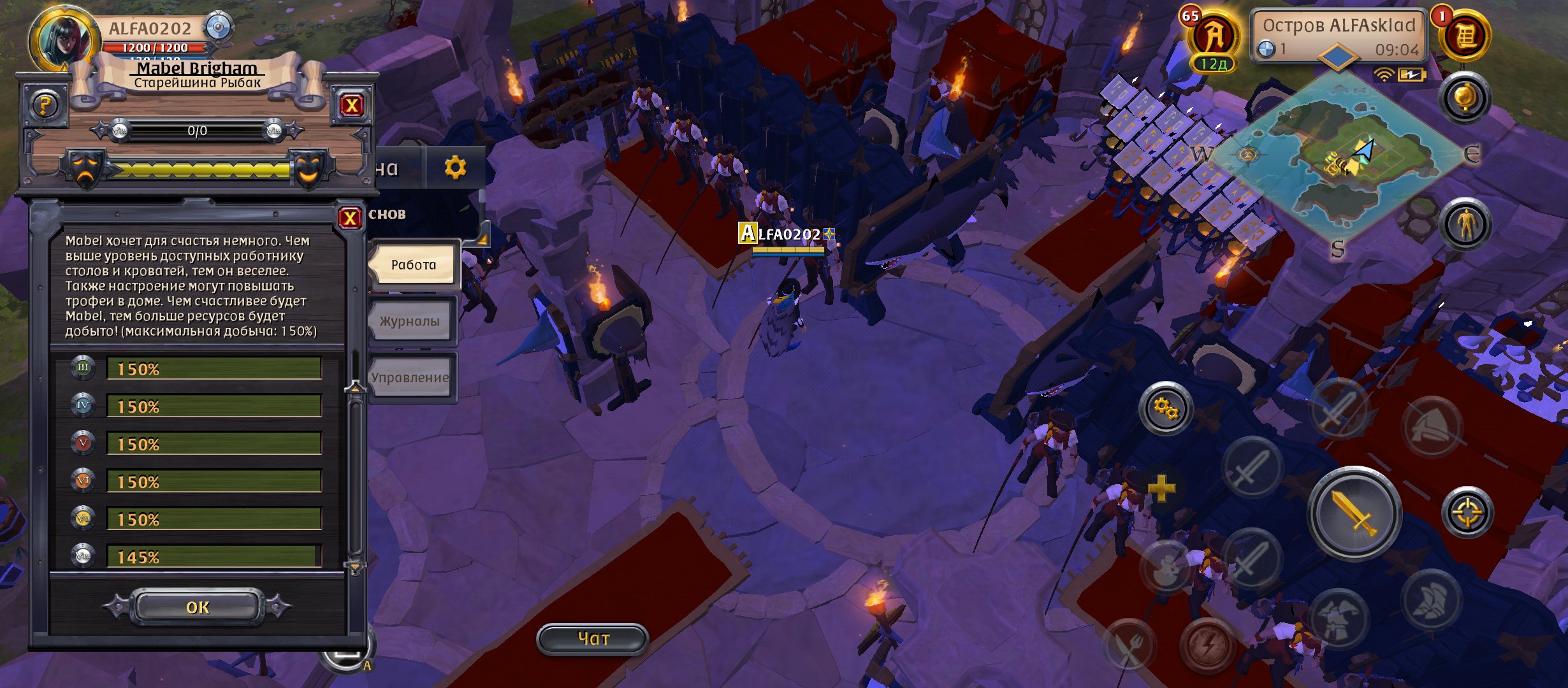Open the Управление tab
Screen dimensions: 1568x688
pyautogui.click(x=410, y=378)
